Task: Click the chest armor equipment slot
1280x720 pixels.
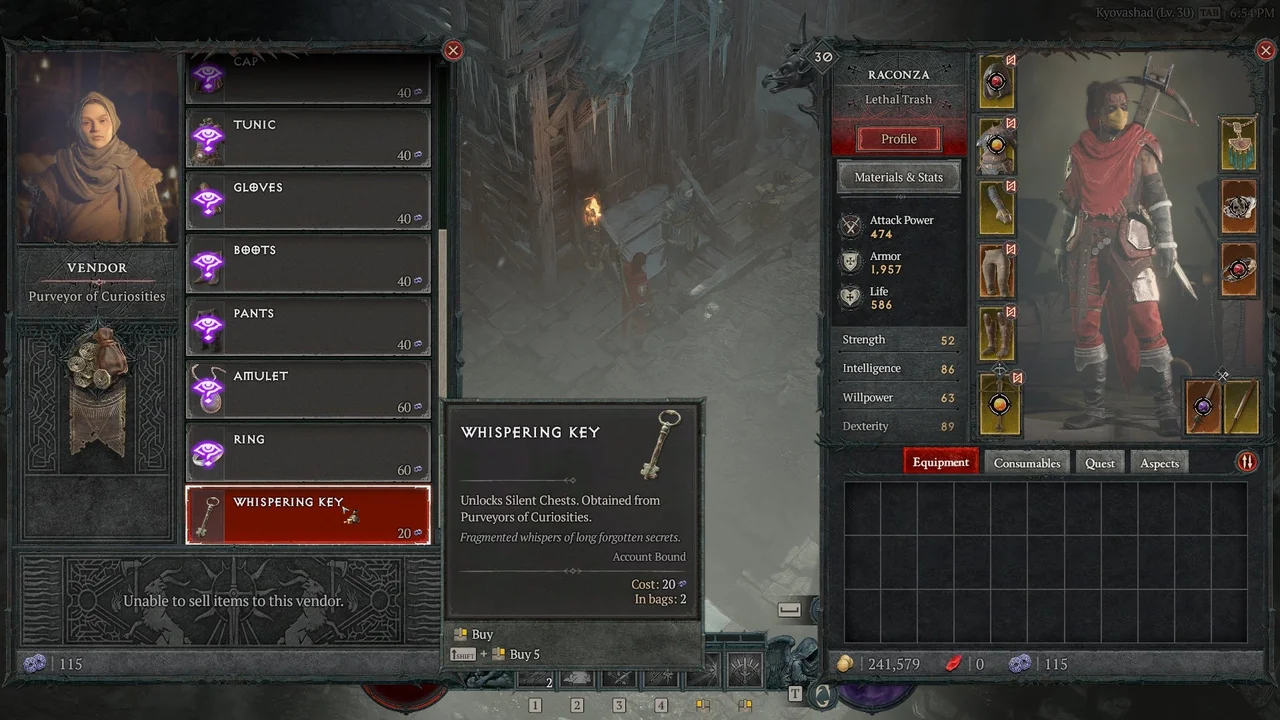Action: pos(996,144)
